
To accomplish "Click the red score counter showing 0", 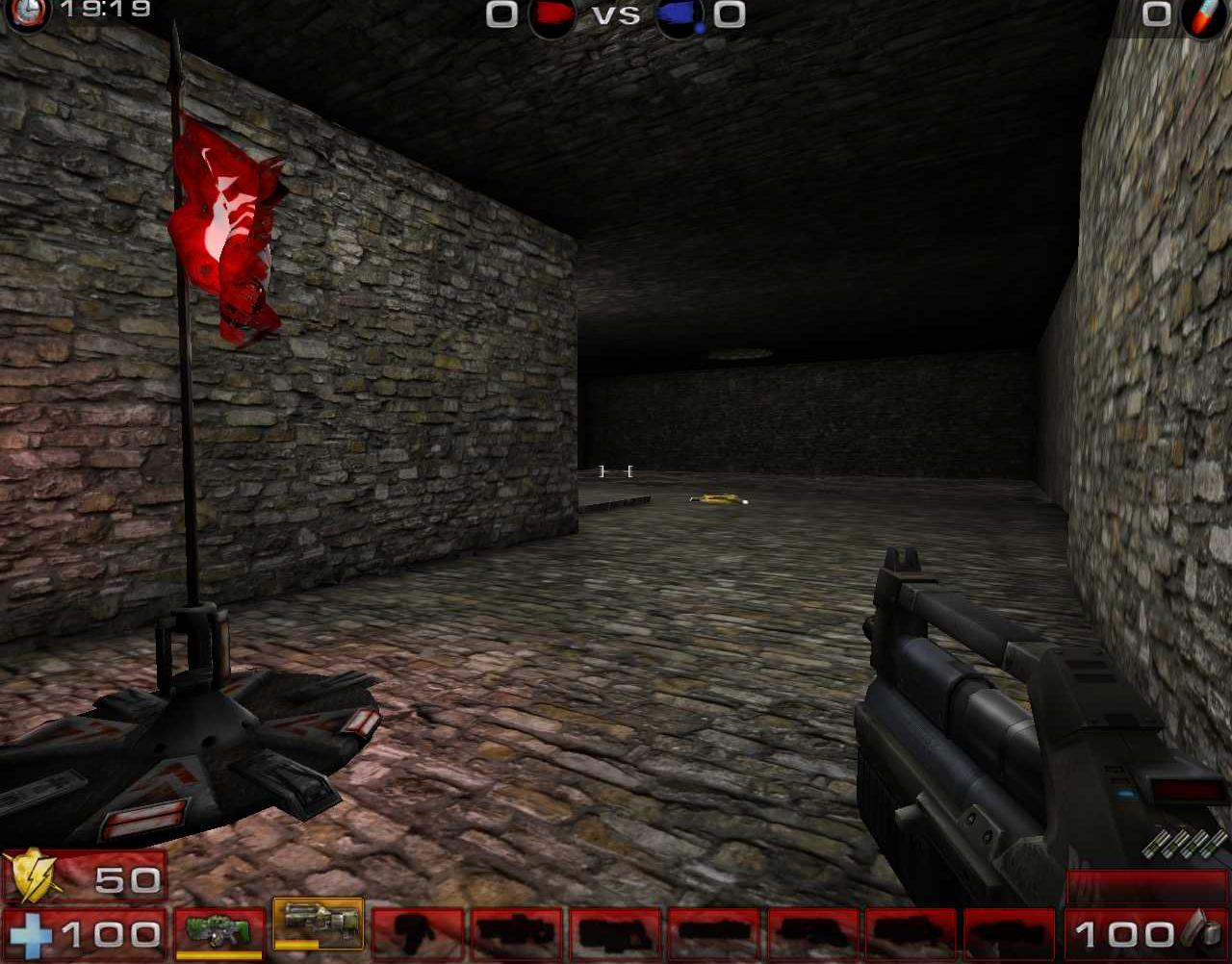I will click(x=500, y=14).
